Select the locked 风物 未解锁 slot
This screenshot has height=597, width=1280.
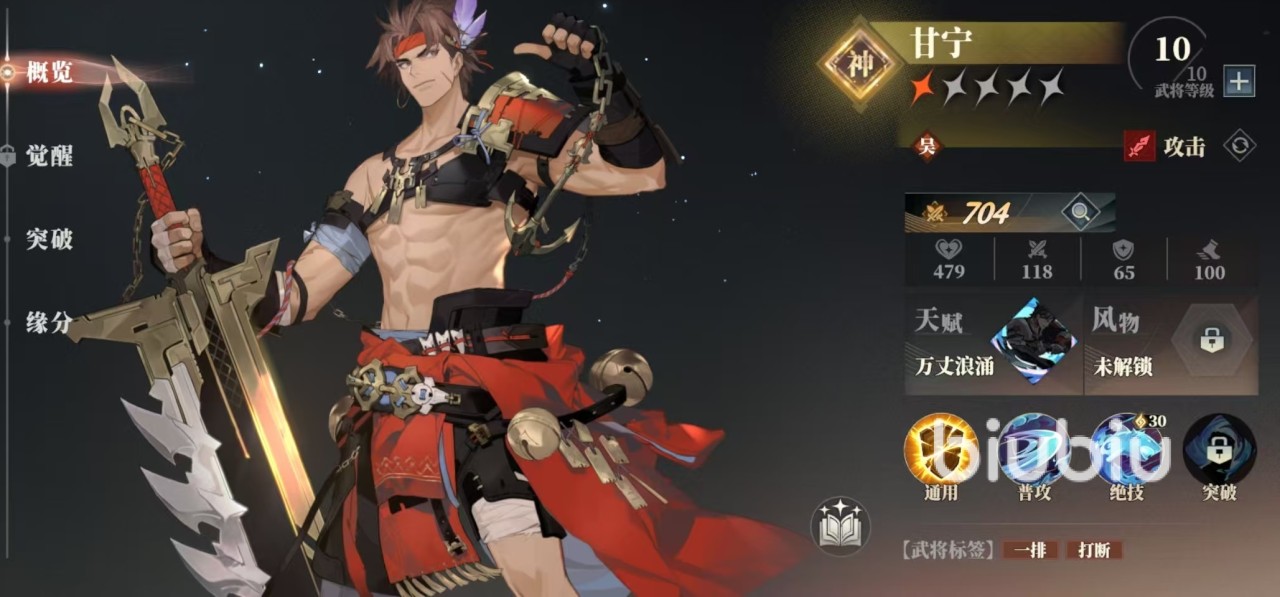[x=1168, y=342]
